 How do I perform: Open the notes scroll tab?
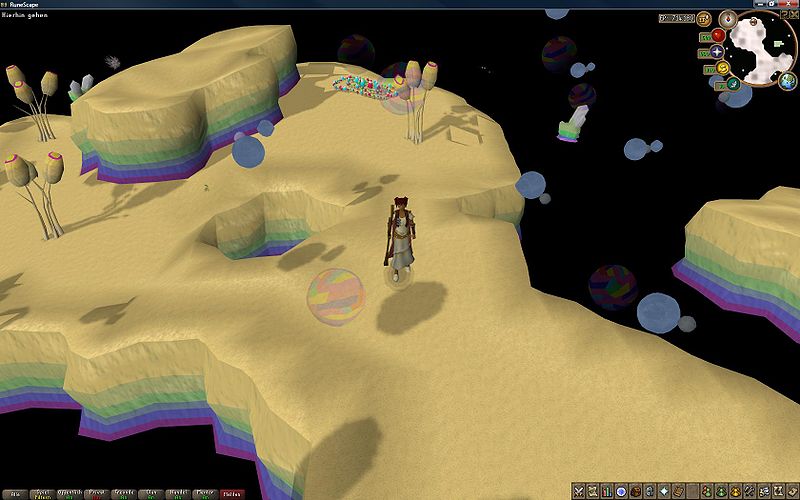click(x=793, y=490)
